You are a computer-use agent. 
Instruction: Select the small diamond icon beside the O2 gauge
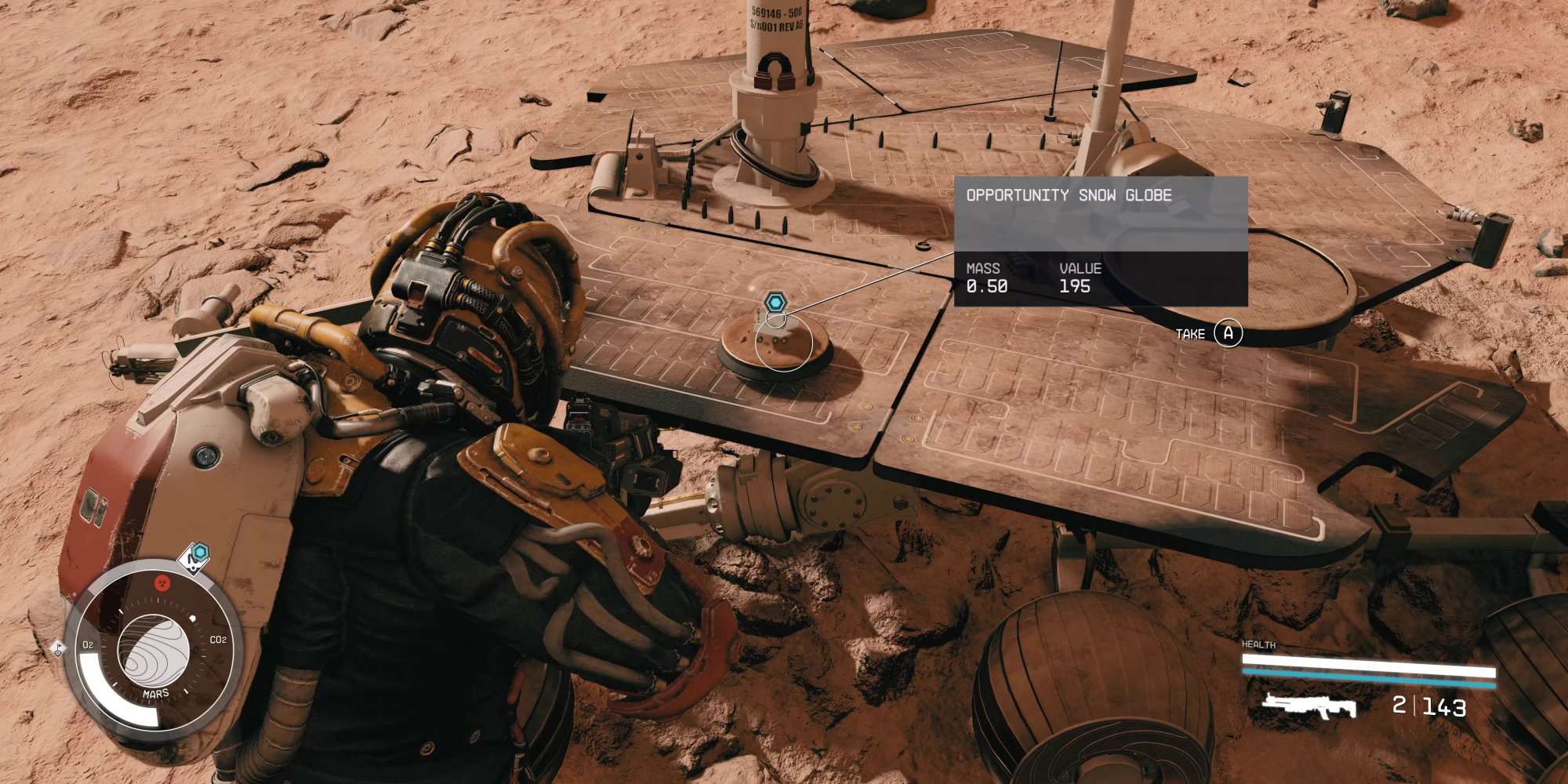pos(58,648)
